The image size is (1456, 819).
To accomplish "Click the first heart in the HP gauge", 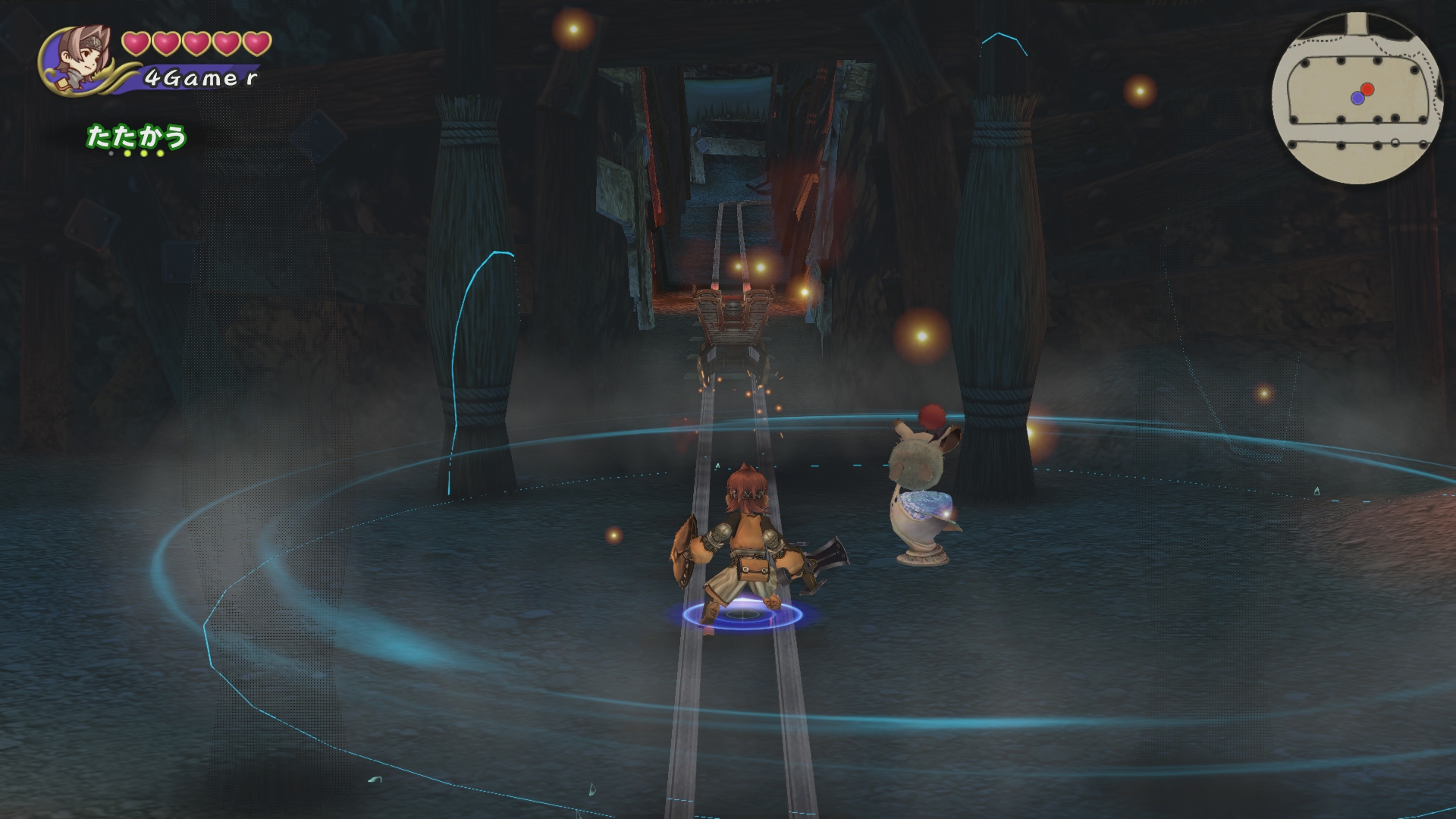I will tap(135, 44).
